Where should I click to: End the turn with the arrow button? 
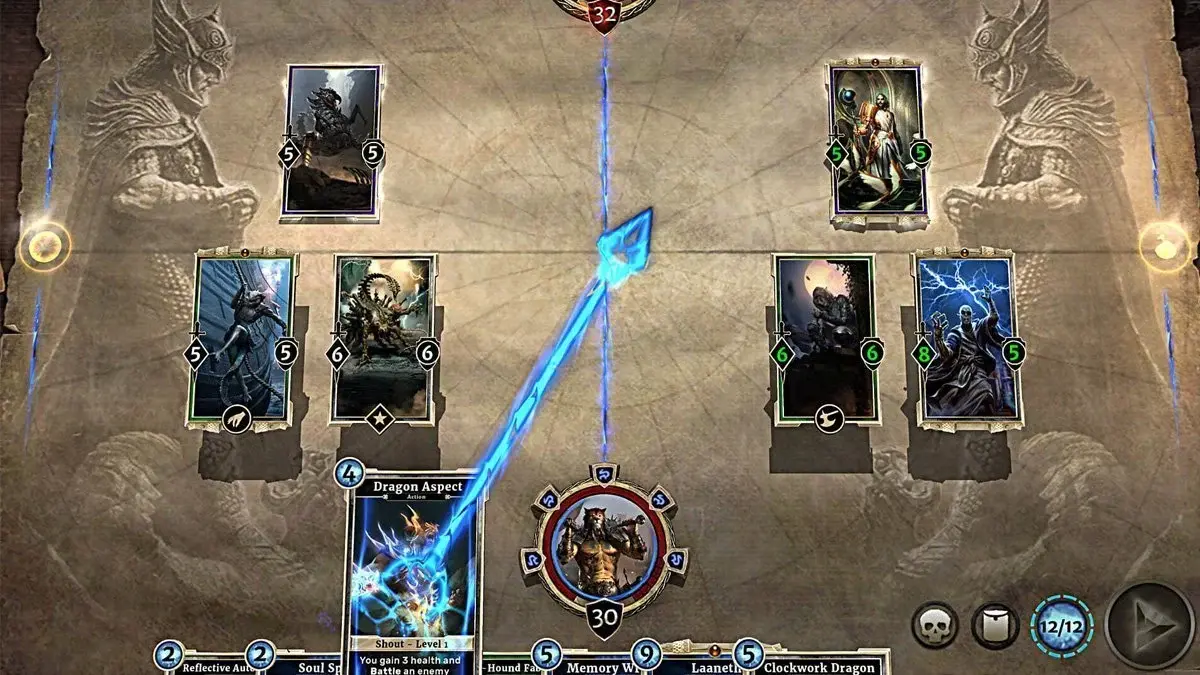[1148, 627]
